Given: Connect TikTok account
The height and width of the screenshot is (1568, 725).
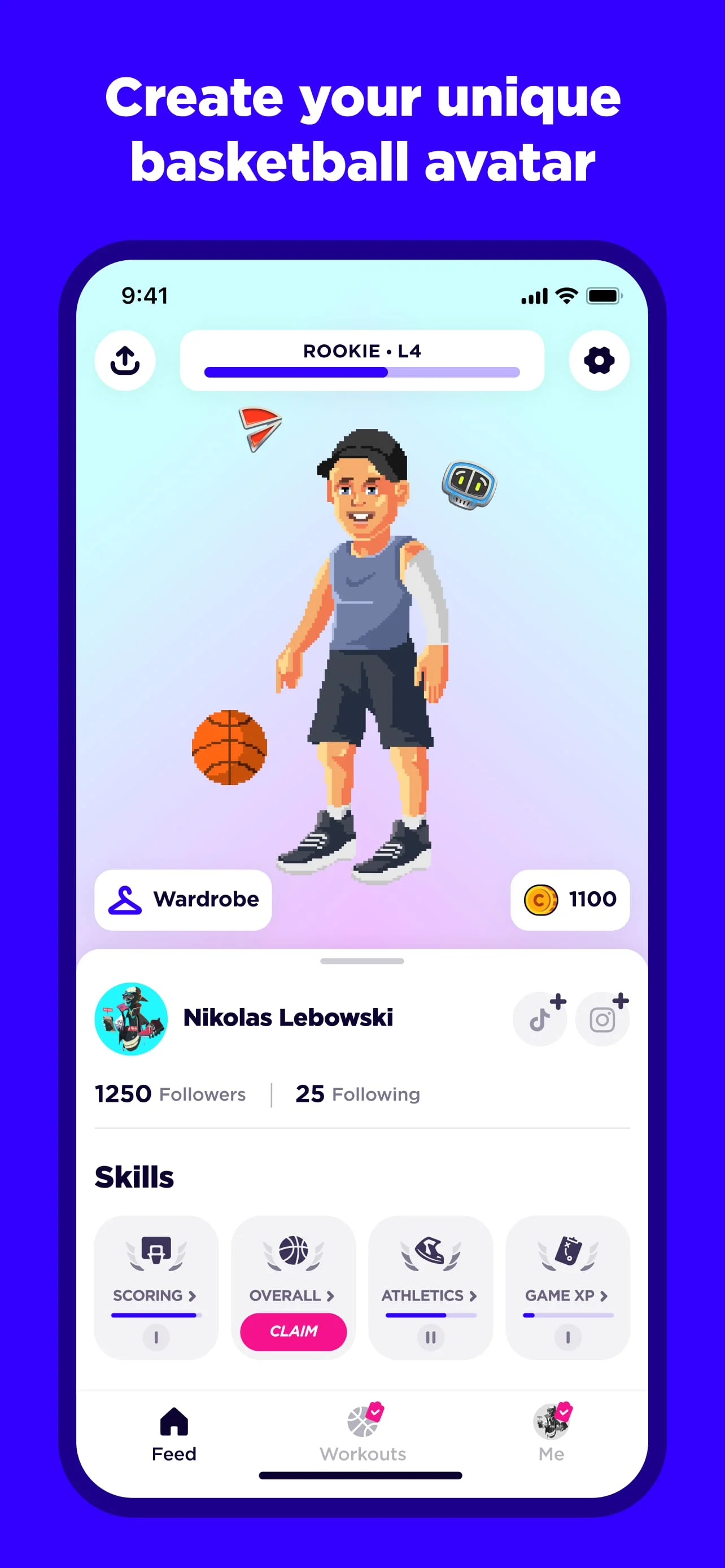Looking at the screenshot, I should click(539, 1018).
